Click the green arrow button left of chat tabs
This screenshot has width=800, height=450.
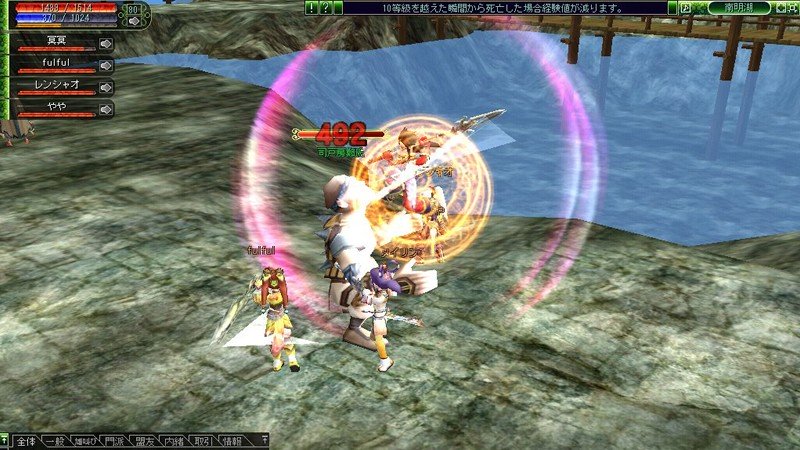click(5, 440)
